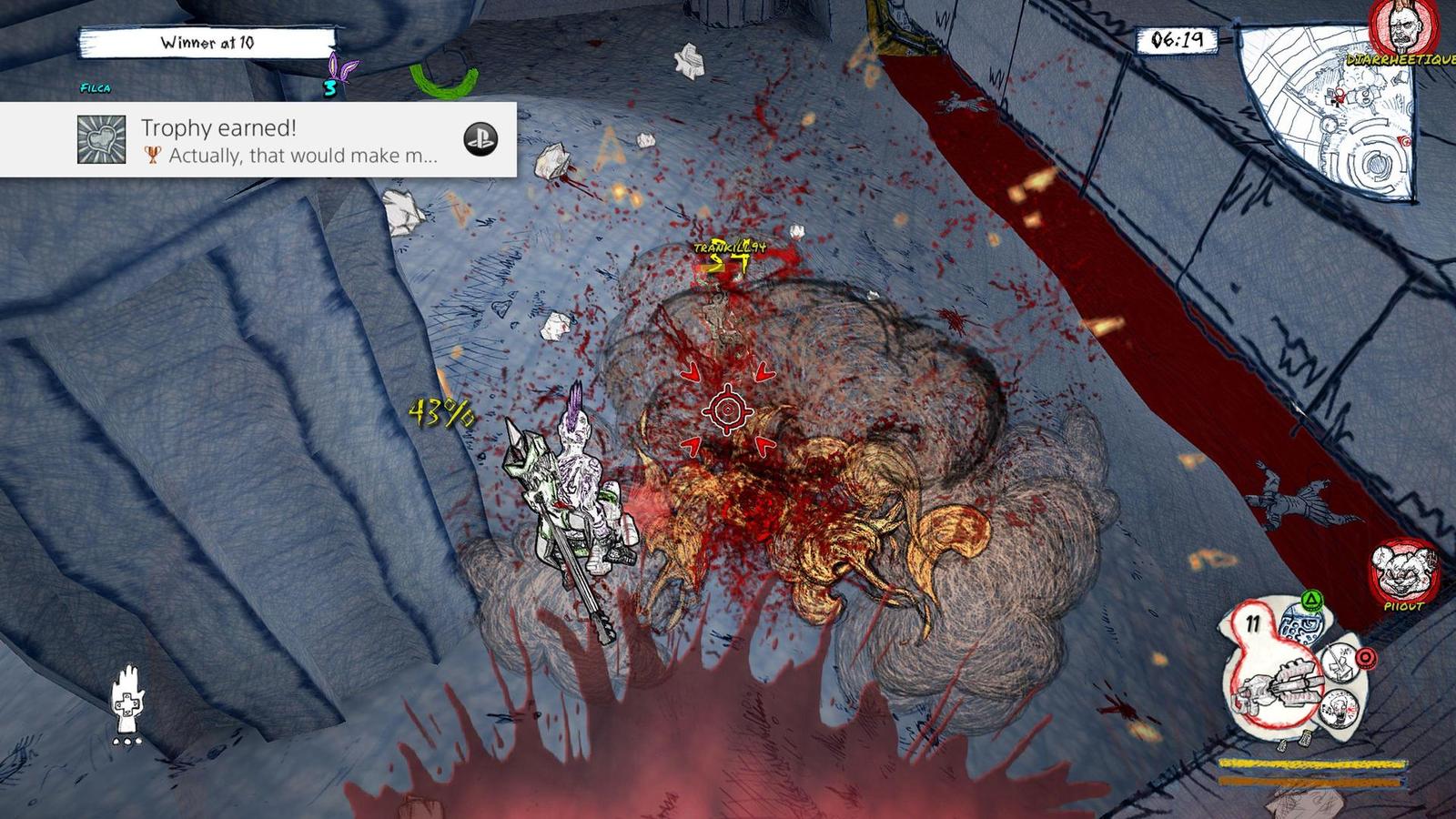Click the heart trophy thumbnail
The image size is (1456, 819).
pyautogui.click(x=102, y=140)
